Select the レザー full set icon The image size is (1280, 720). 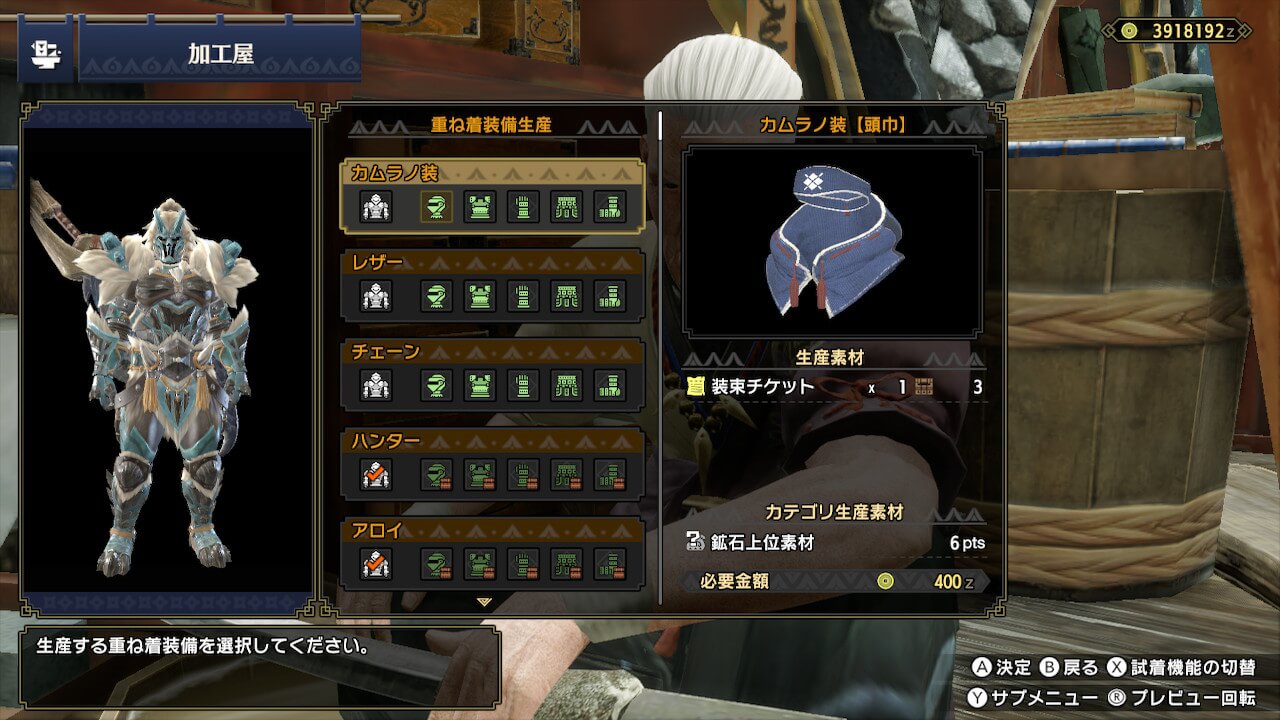[x=376, y=296]
